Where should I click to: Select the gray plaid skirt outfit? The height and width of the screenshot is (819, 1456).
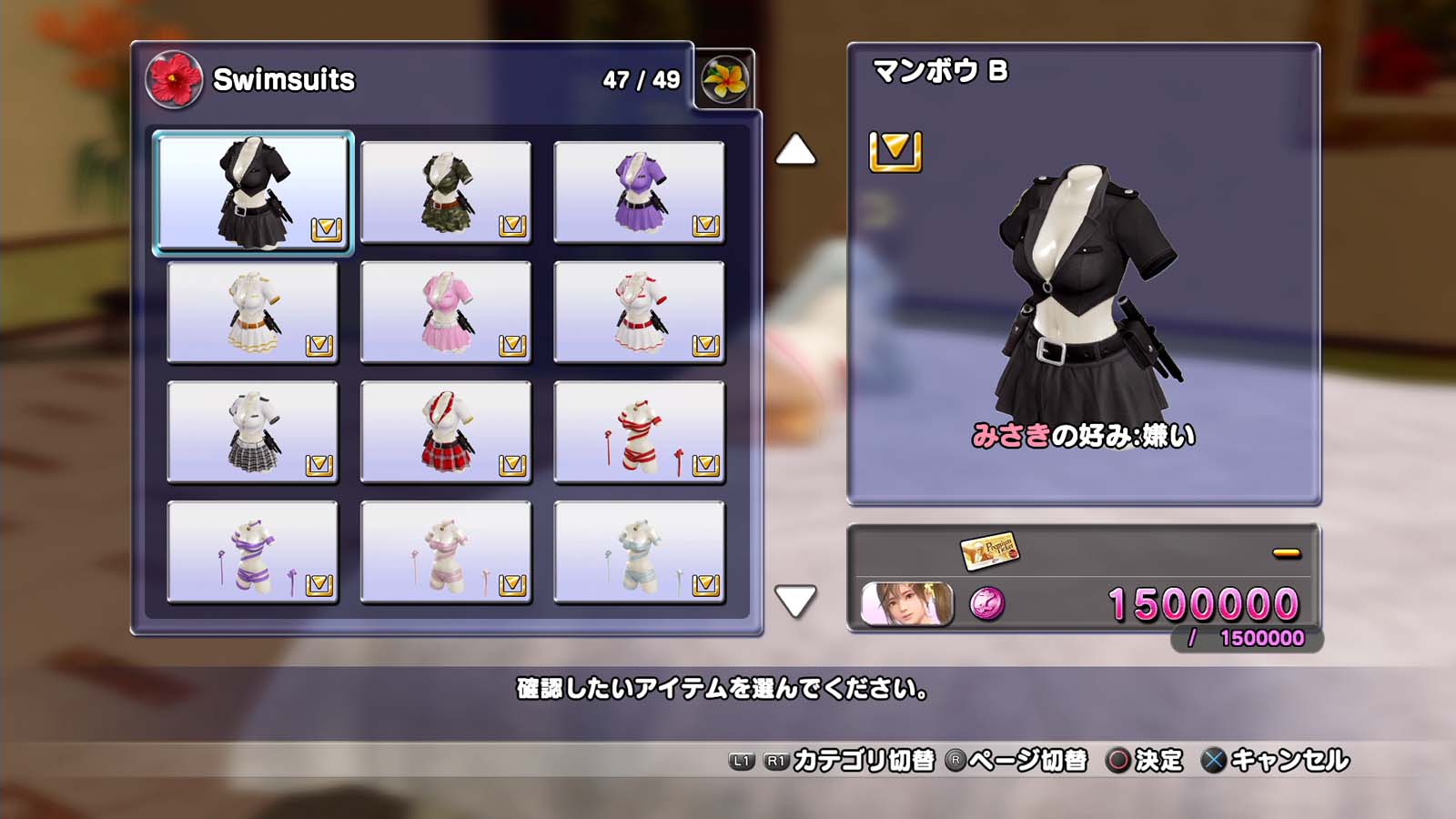click(253, 432)
